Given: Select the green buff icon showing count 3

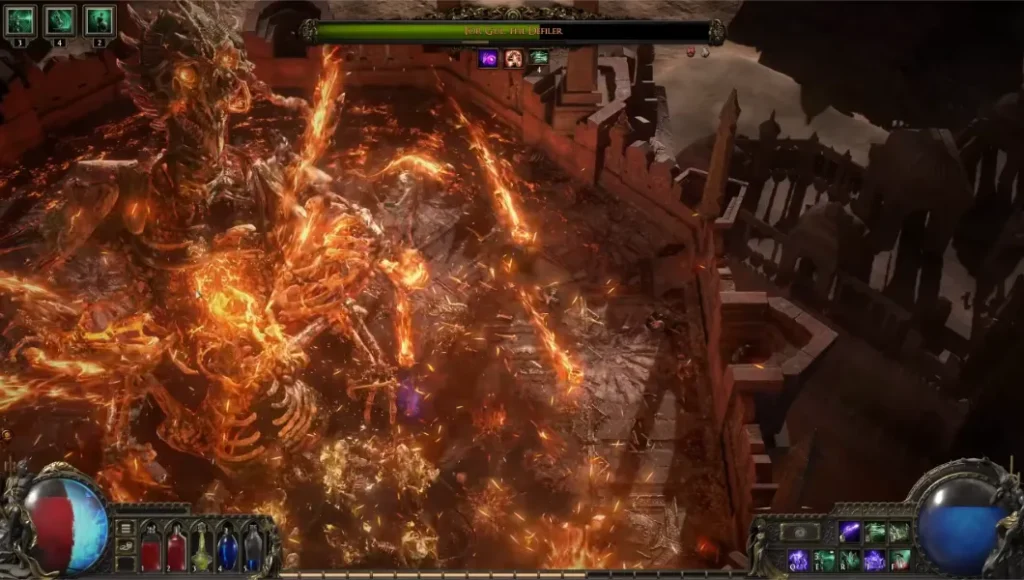Looking at the screenshot, I should pos(20,19).
